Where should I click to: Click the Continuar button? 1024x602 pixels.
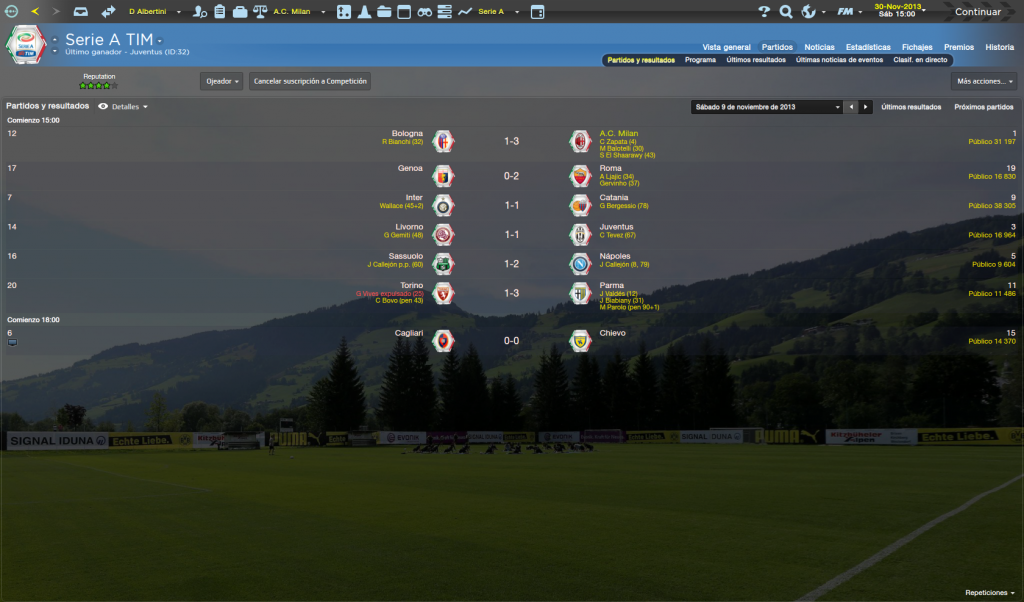tap(978, 12)
